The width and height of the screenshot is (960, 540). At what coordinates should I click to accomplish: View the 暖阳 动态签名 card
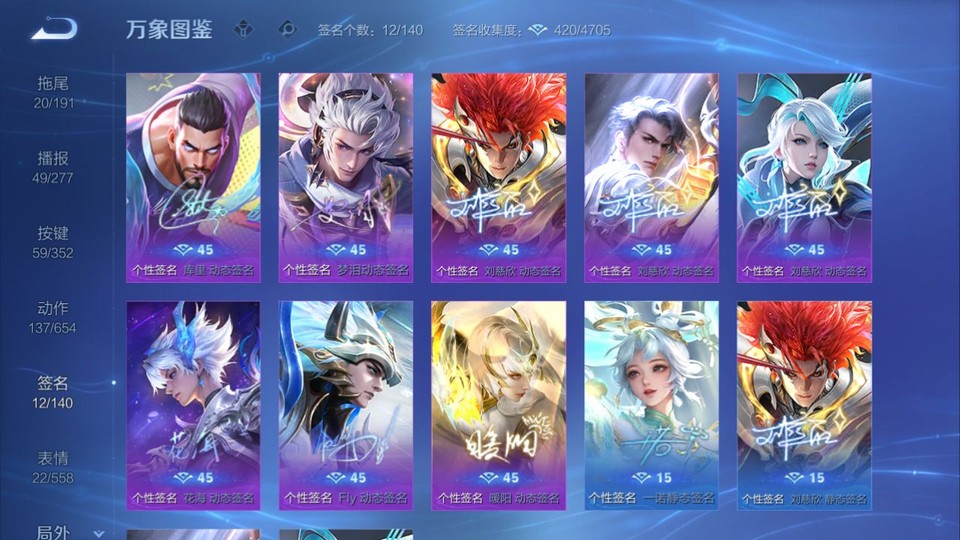(x=499, y=405)
